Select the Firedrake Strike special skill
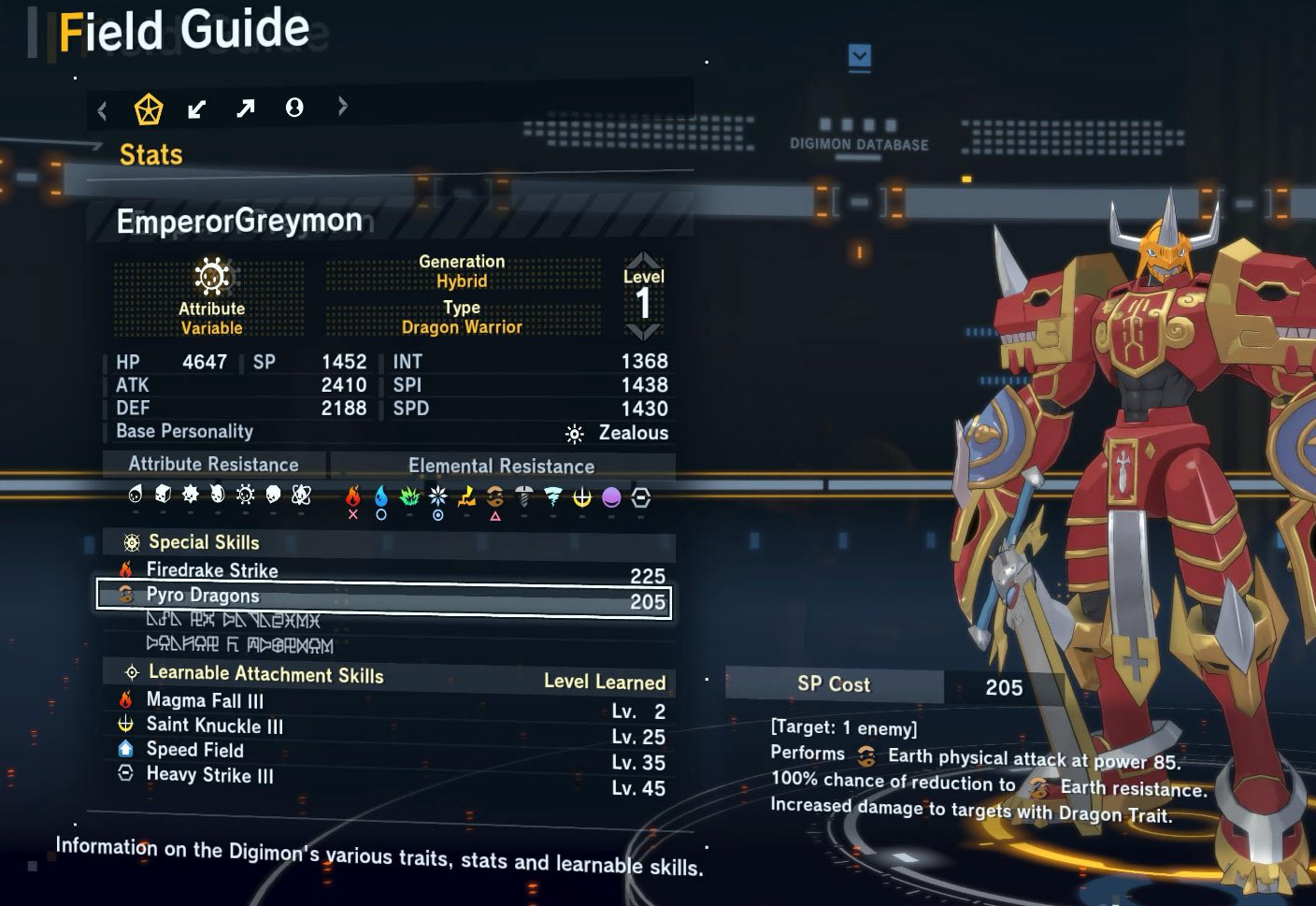 [x=212, y=570]
